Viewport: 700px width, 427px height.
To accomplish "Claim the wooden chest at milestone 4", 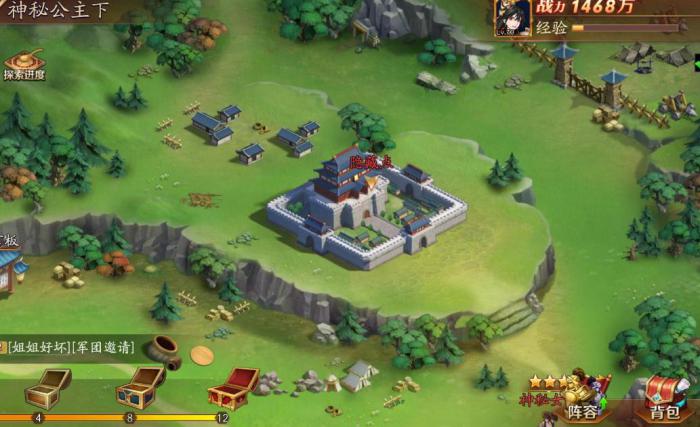I will tap(47, 388).
